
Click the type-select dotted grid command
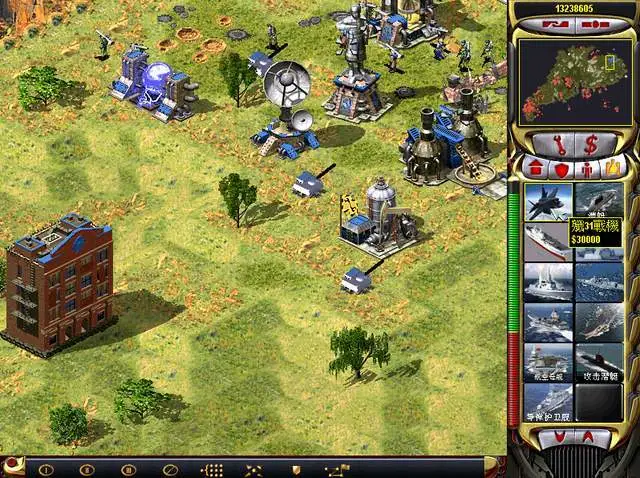(212, 469)
